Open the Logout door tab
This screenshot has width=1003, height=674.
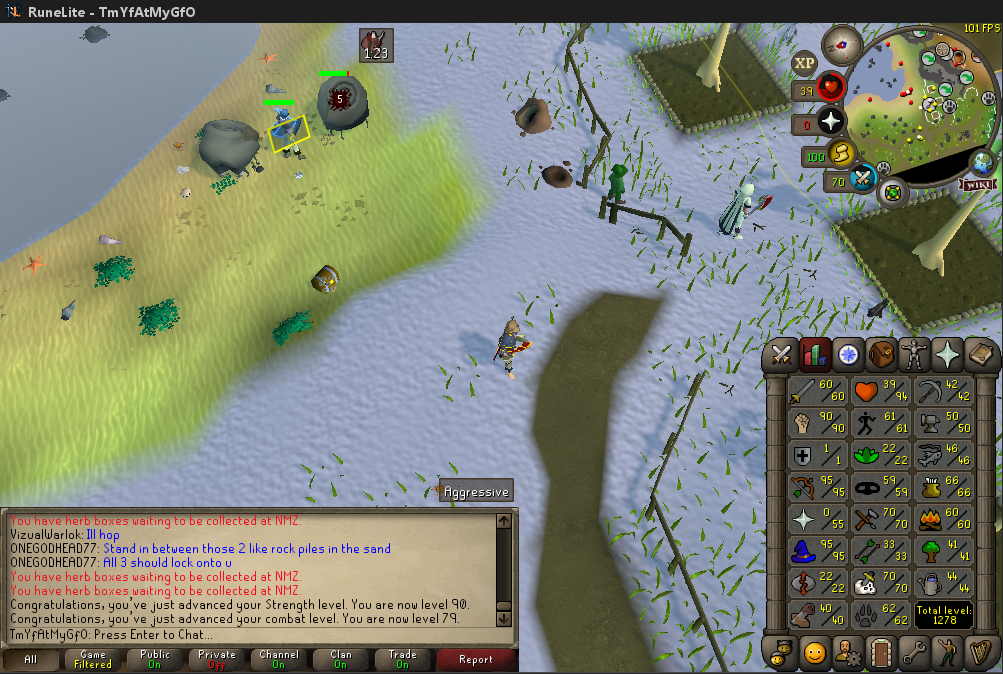[881, 652]
